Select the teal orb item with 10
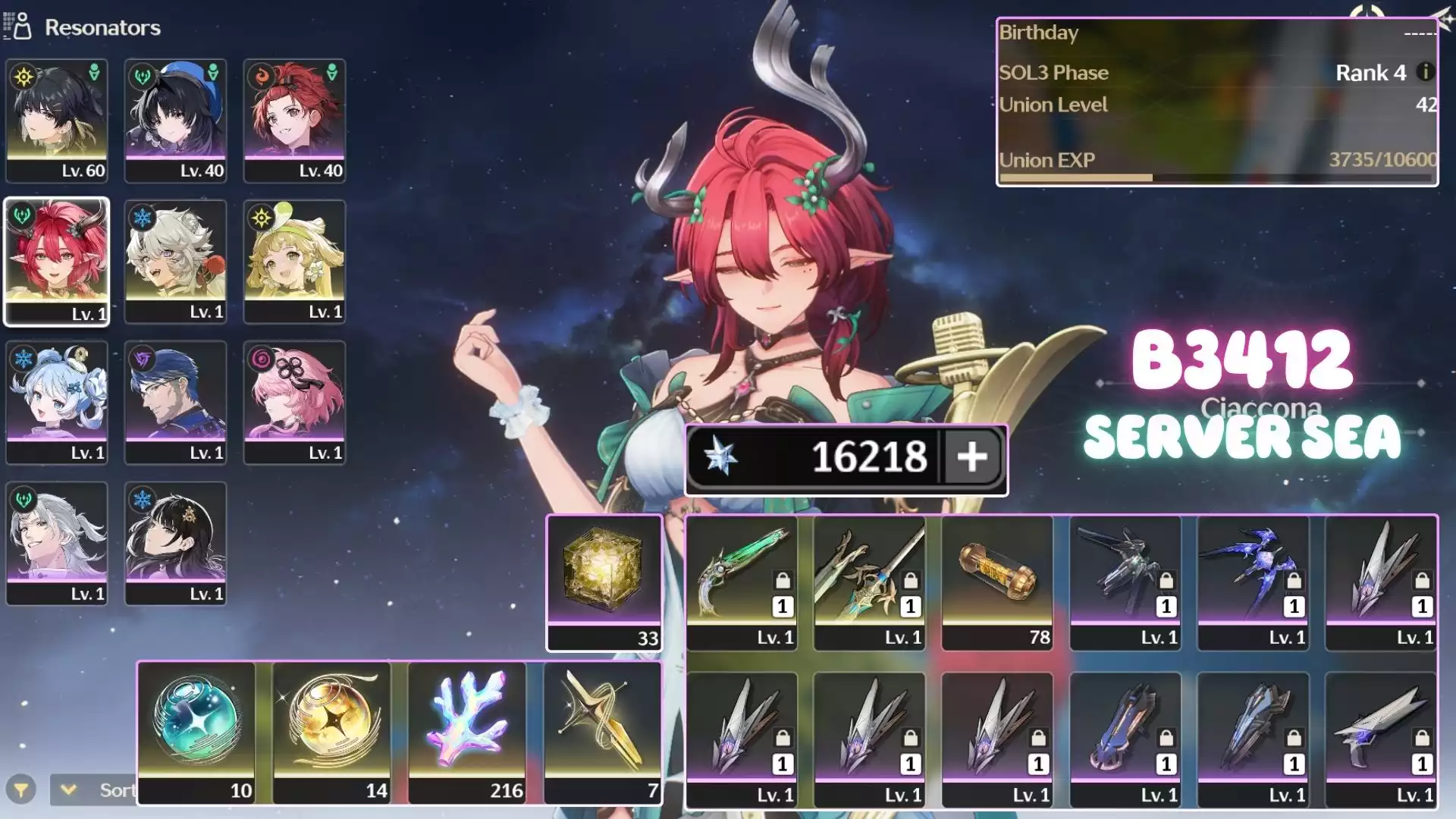Image resolution: width=1456 pixels, height=819 pixels. pos(196,733)
